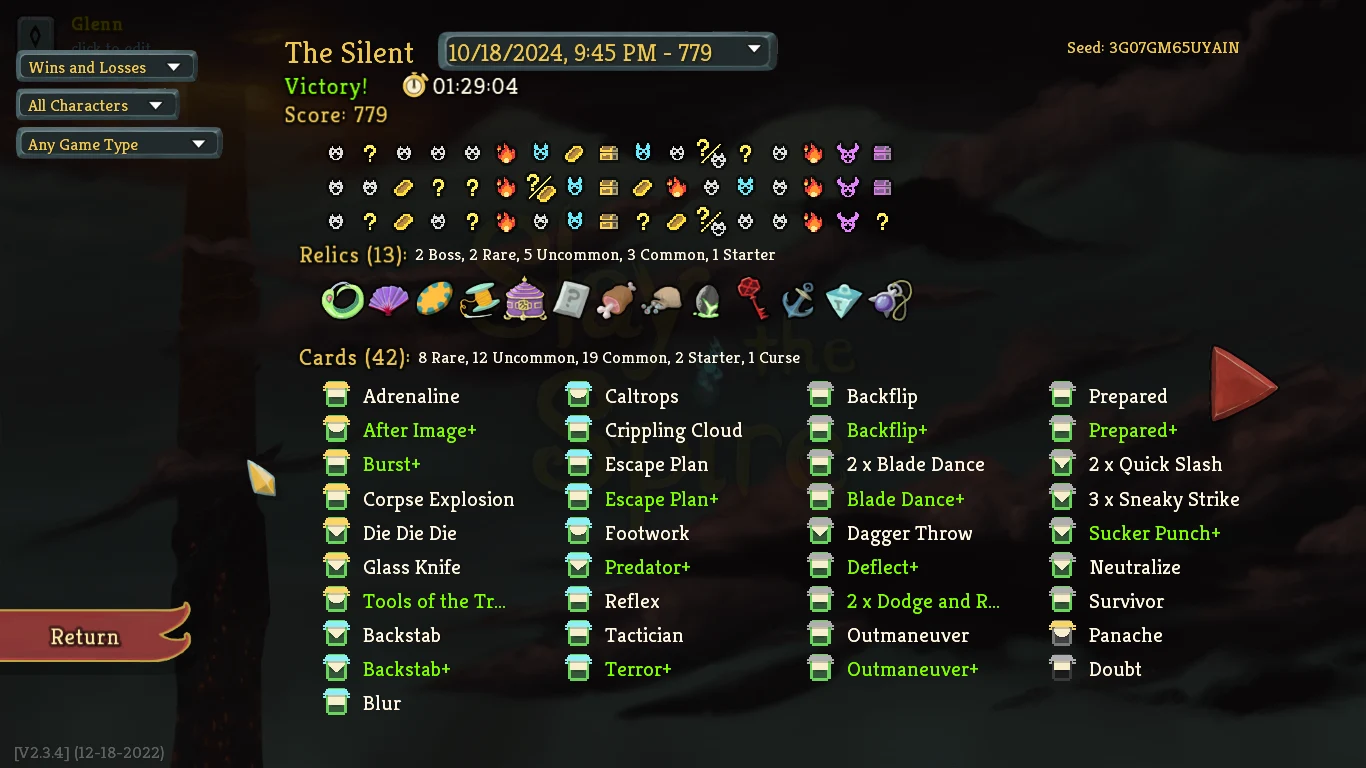Select the Ring of the Snake relic
The image size is (1366, 768).
(x=342, y=299)
